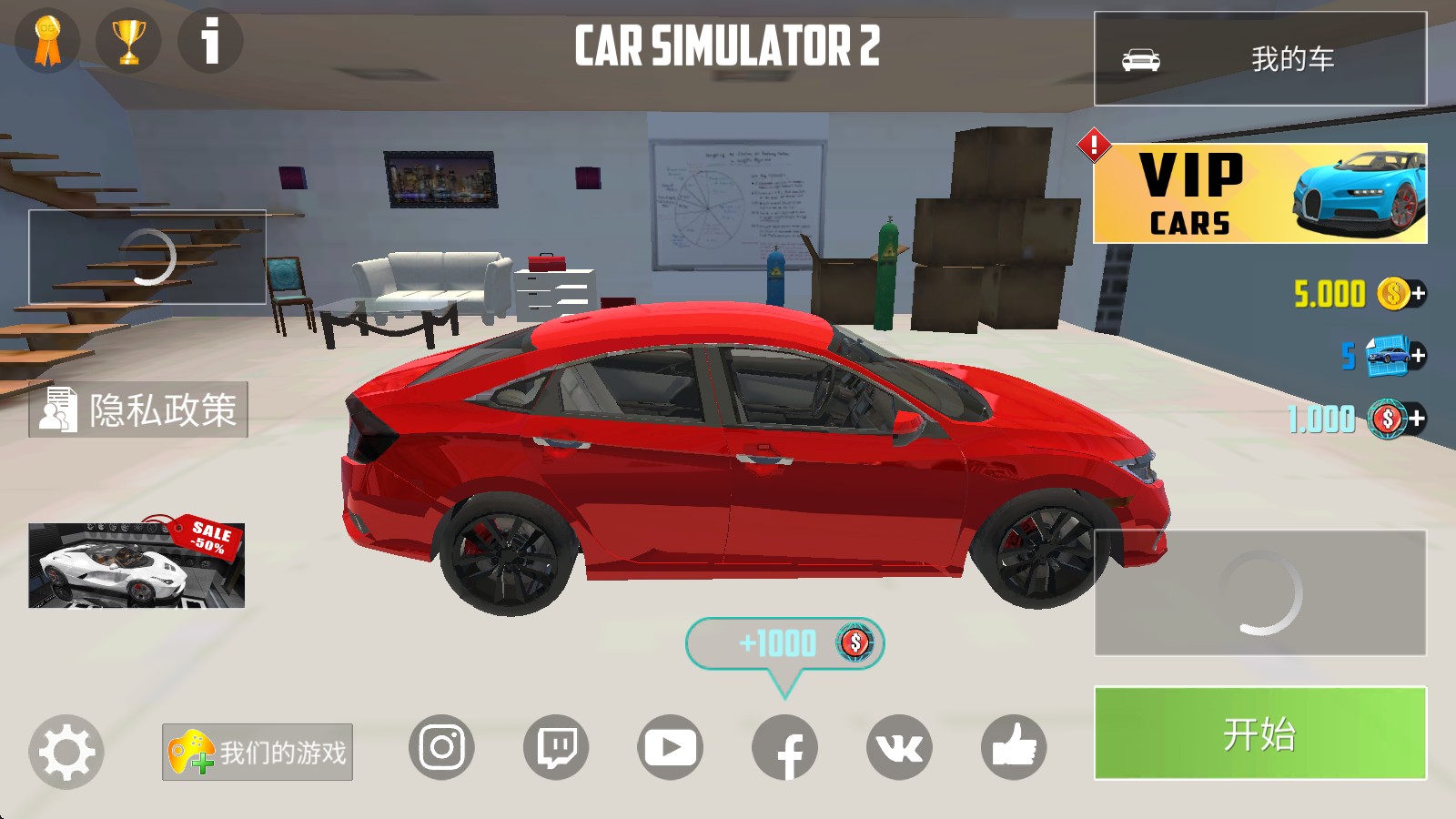Viewport: 1456px width, 819px height.
Task: Open the trophy leaderboard icon
Action: (128, 41)
